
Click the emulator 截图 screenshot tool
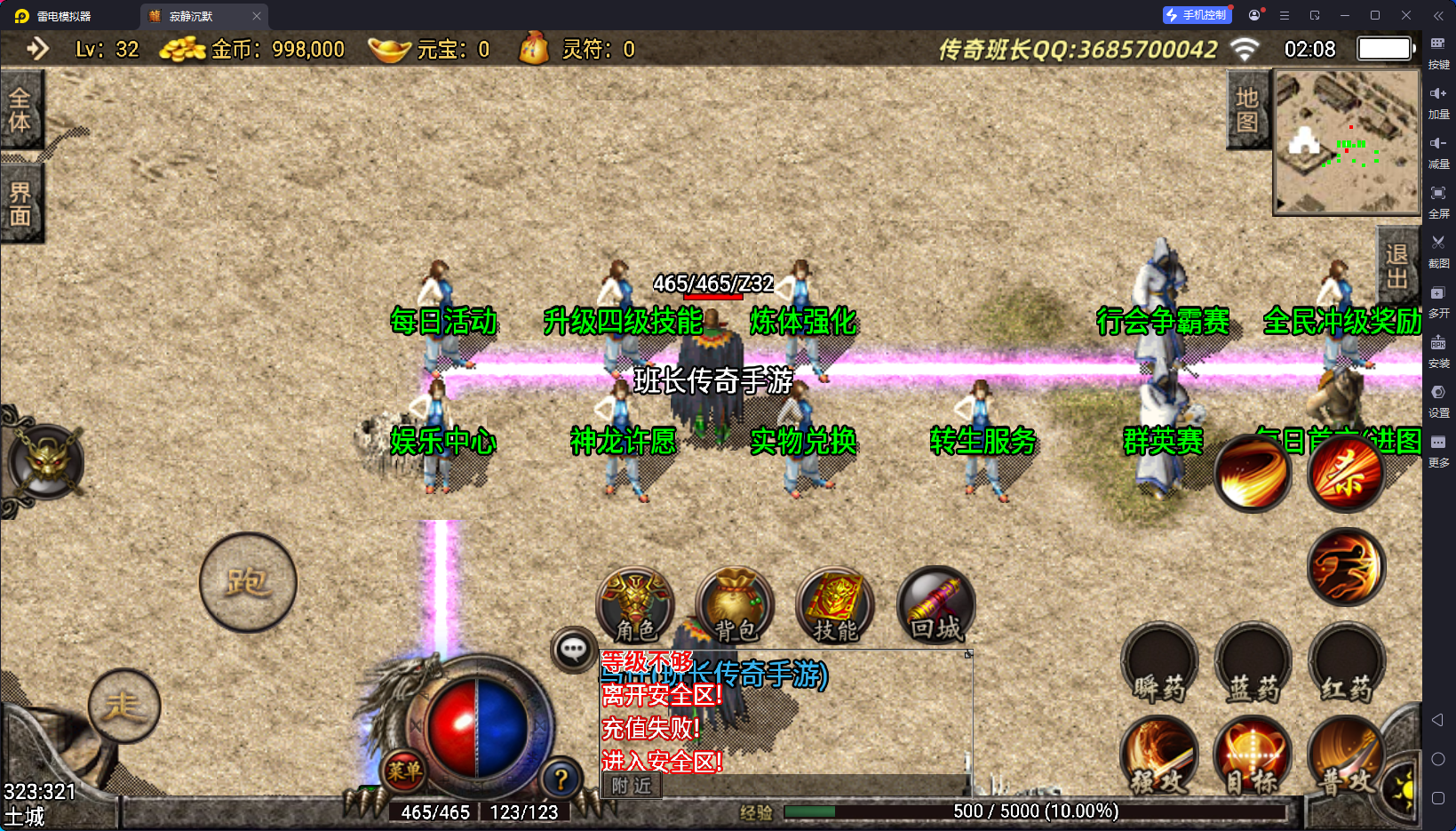click(x=1438, y=249)
